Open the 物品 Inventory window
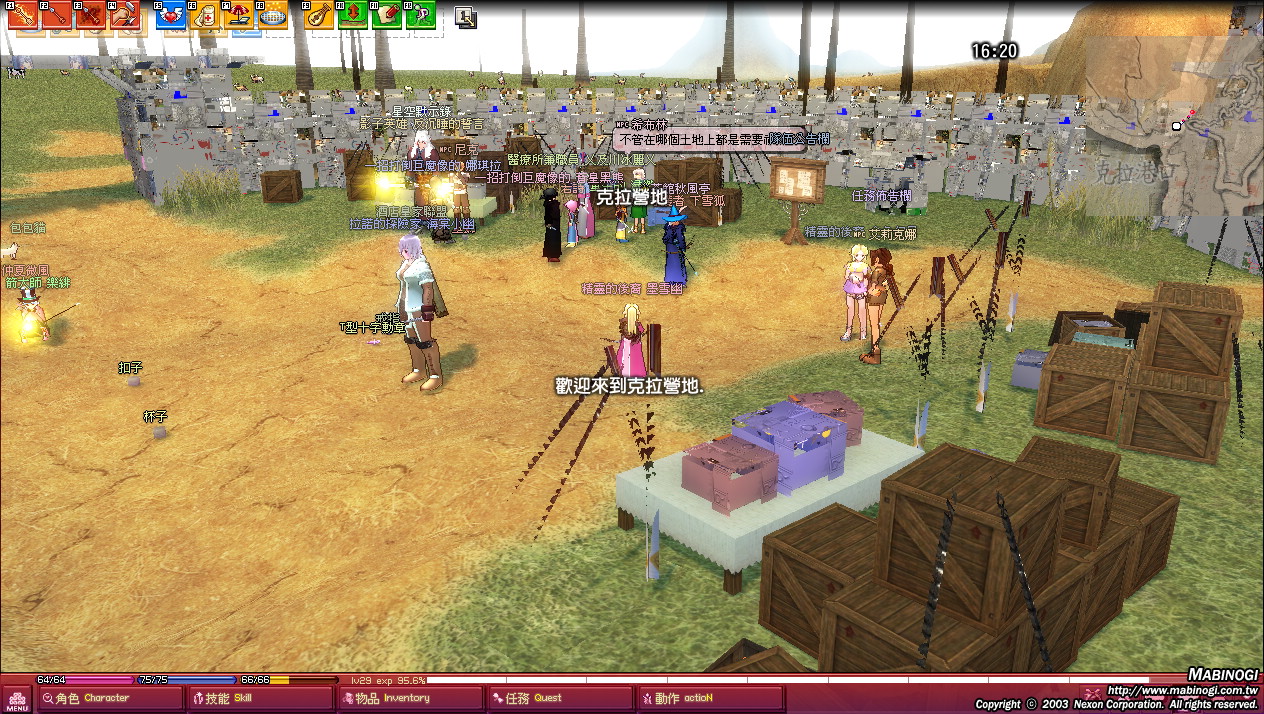Screen dimensions: 1264x714 point(410,698)
